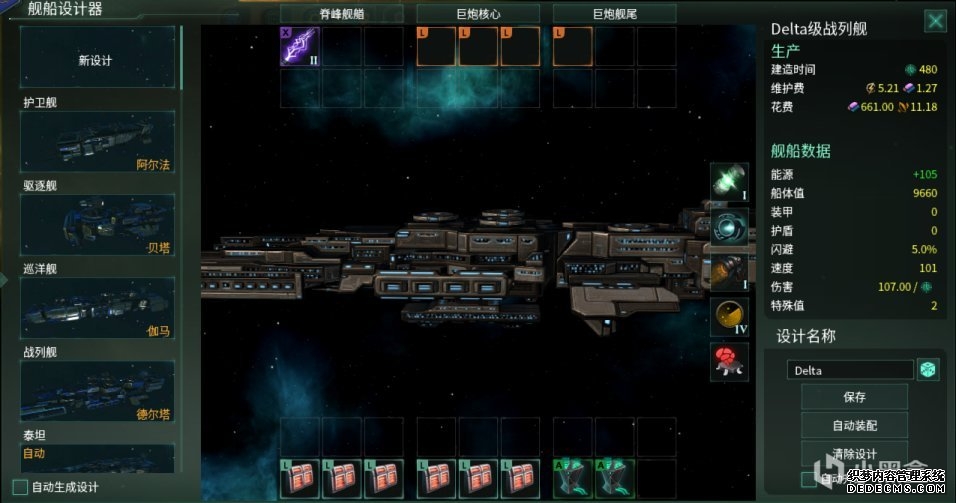Image resolution: width=956 pixels, height=503 pixels.
Task: Save the design with 保存
Action: pos(854,397)
